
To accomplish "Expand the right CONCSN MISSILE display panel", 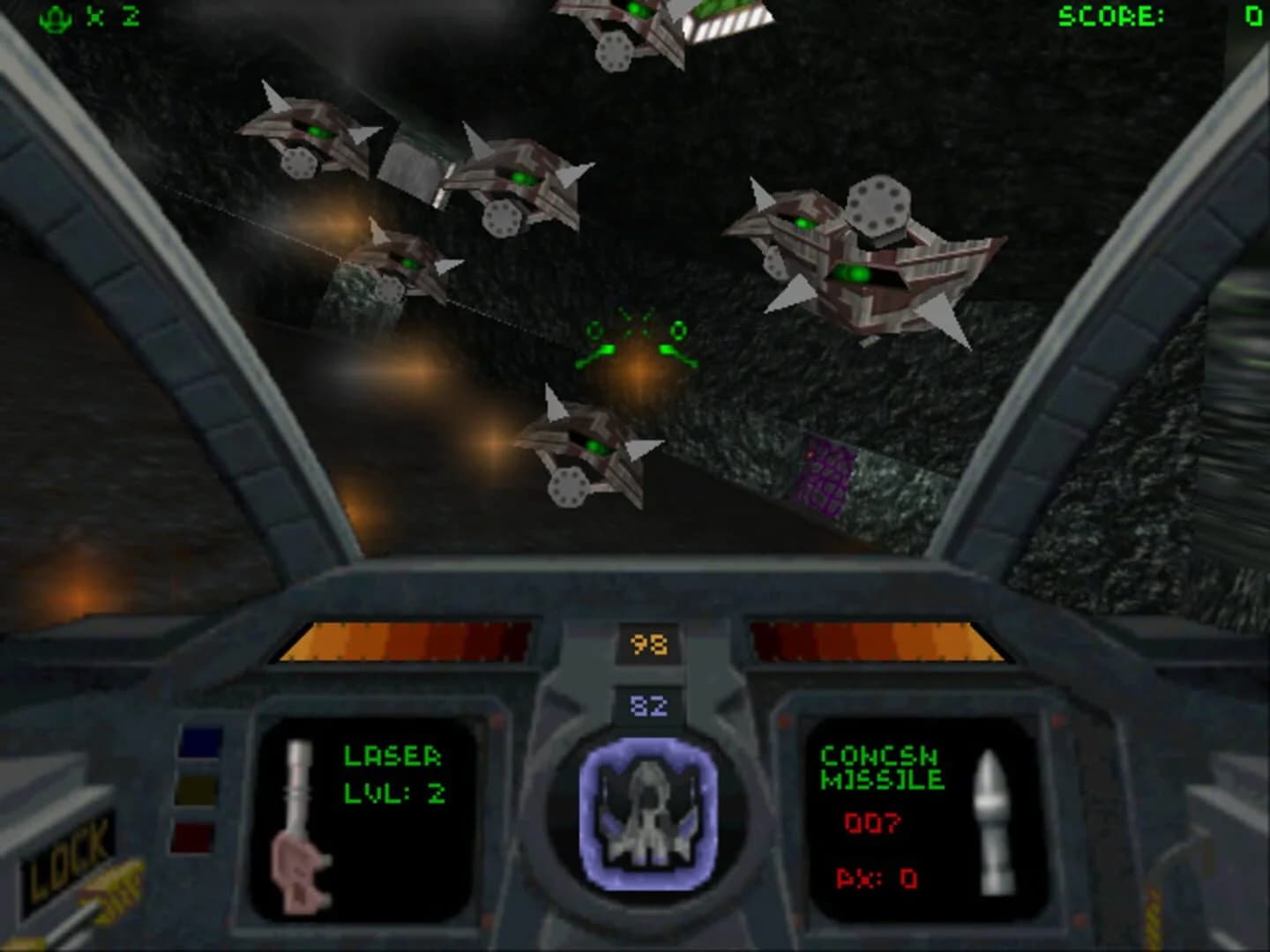I will click(x=917, y=820).
